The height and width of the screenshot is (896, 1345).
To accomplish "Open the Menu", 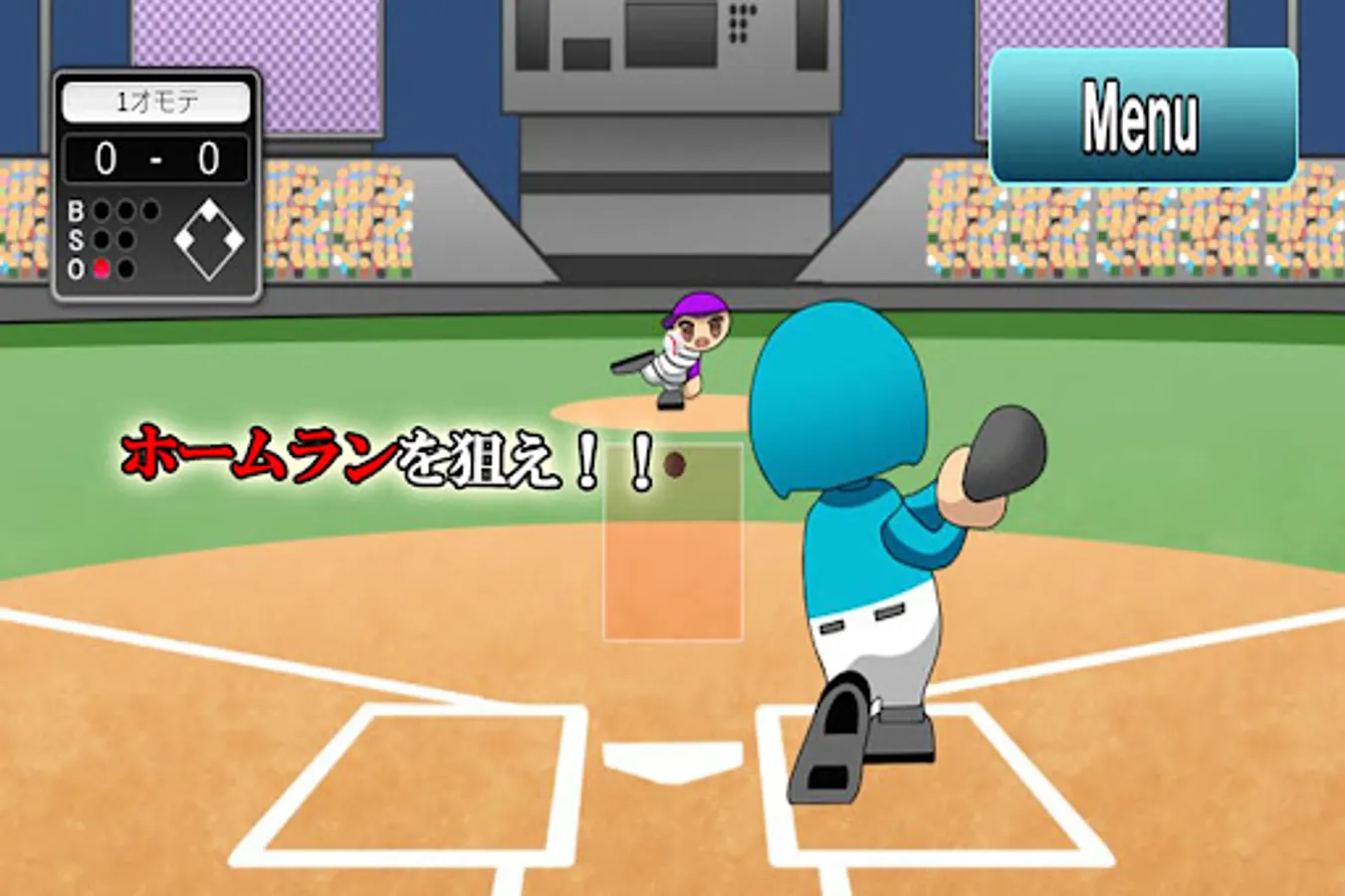I will pos(1143,112).
